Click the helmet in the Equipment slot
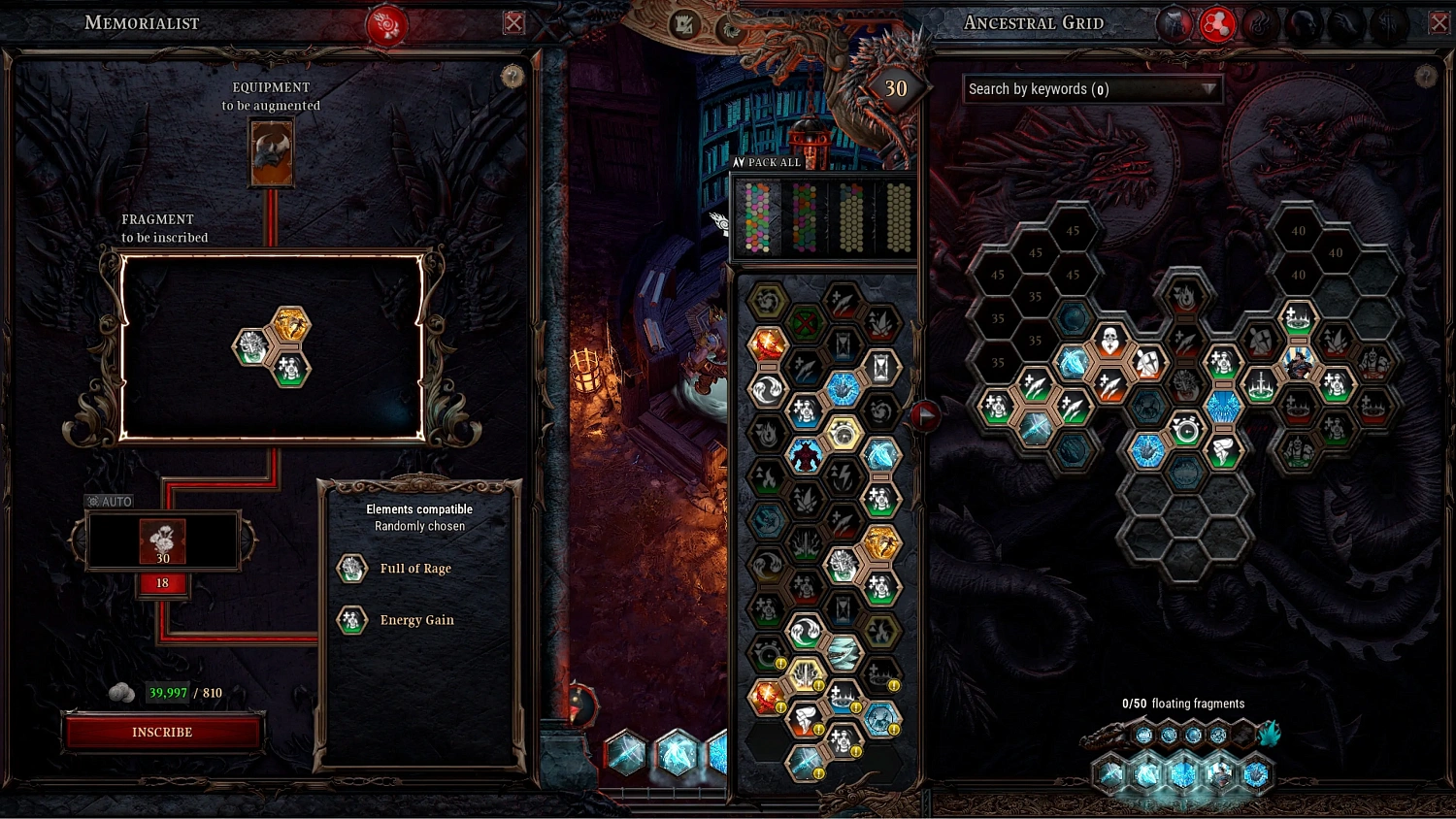This screenshot has height=819, width=1456. point(273,153)
